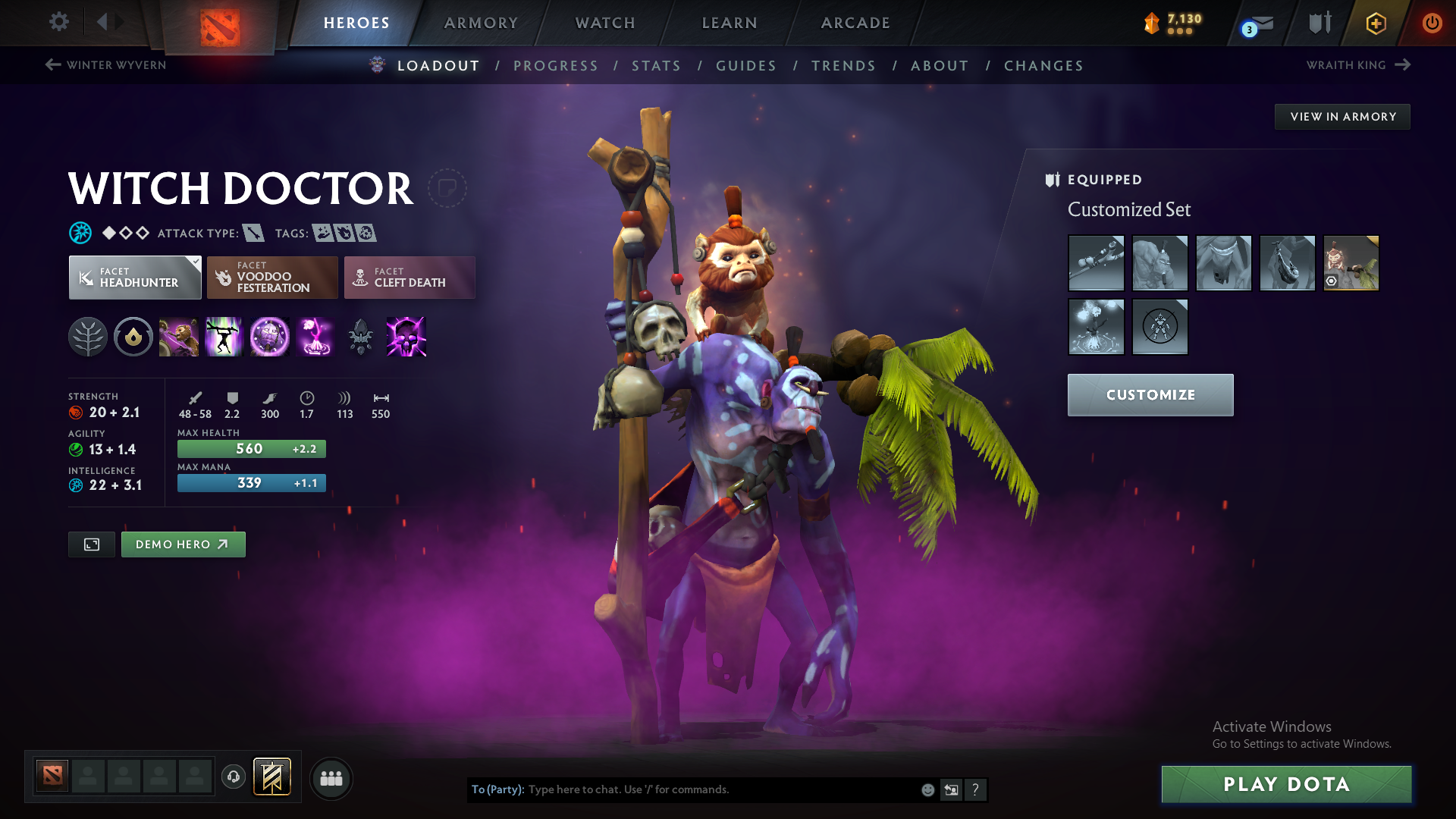
Task: Select the Headhunter facet
Action: coord(134,278)
